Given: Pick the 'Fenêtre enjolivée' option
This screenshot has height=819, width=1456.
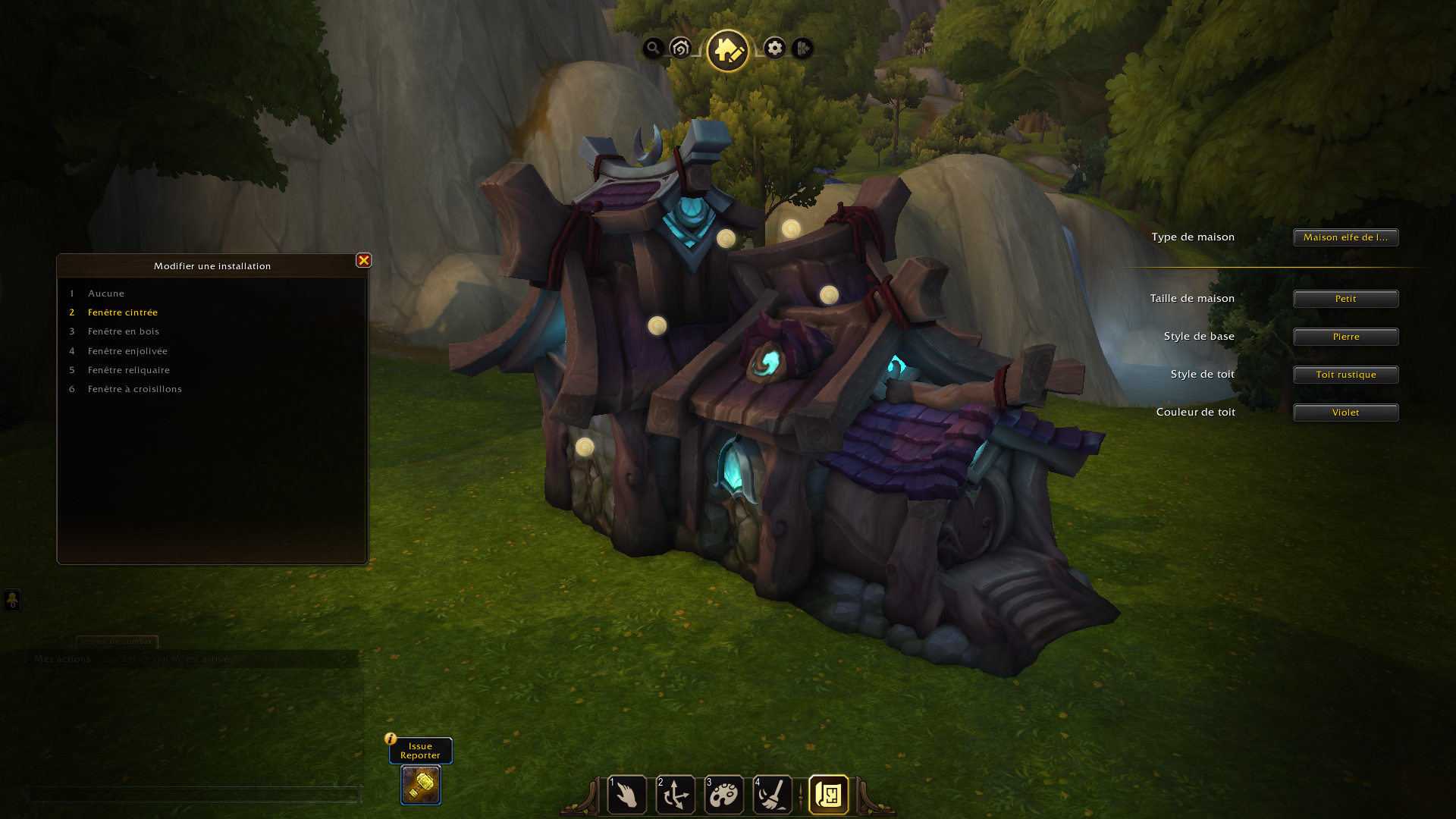Looking at the screenshot, I should 127,351.
